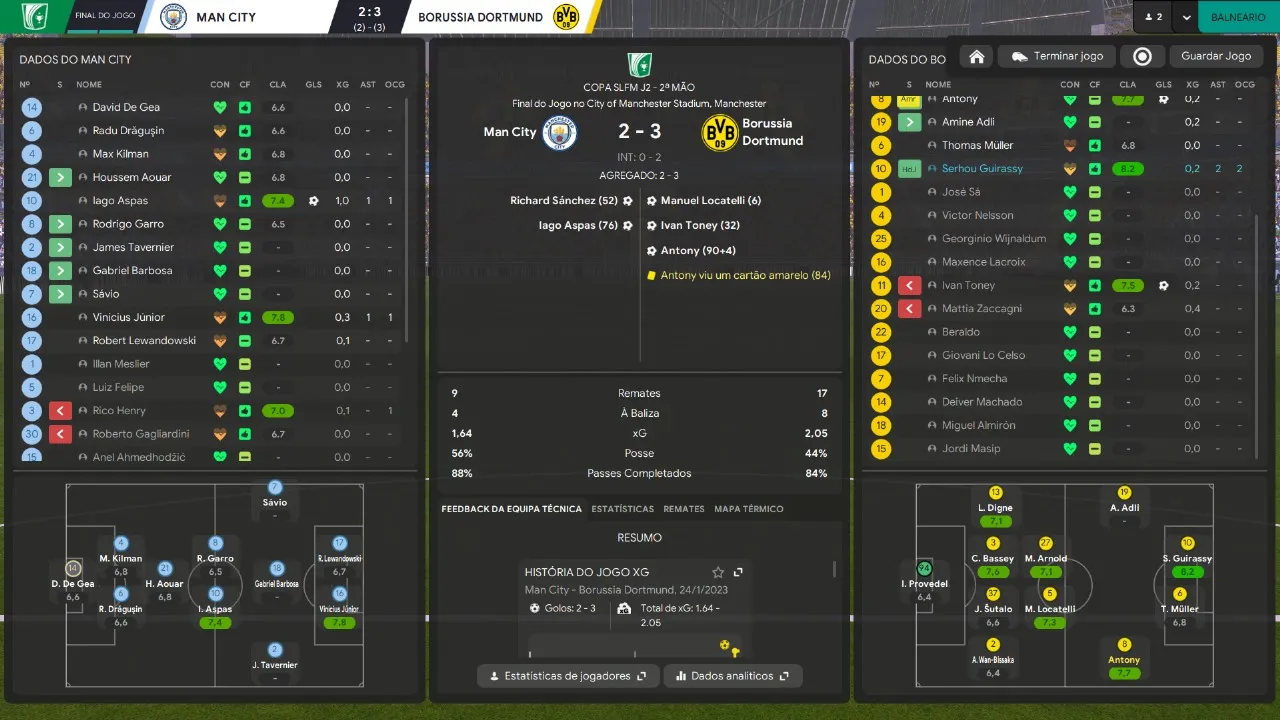This screenshot has width=1280, height=720.
Task: Open the Balneário dressing room button
Action: coord(1237,17)
